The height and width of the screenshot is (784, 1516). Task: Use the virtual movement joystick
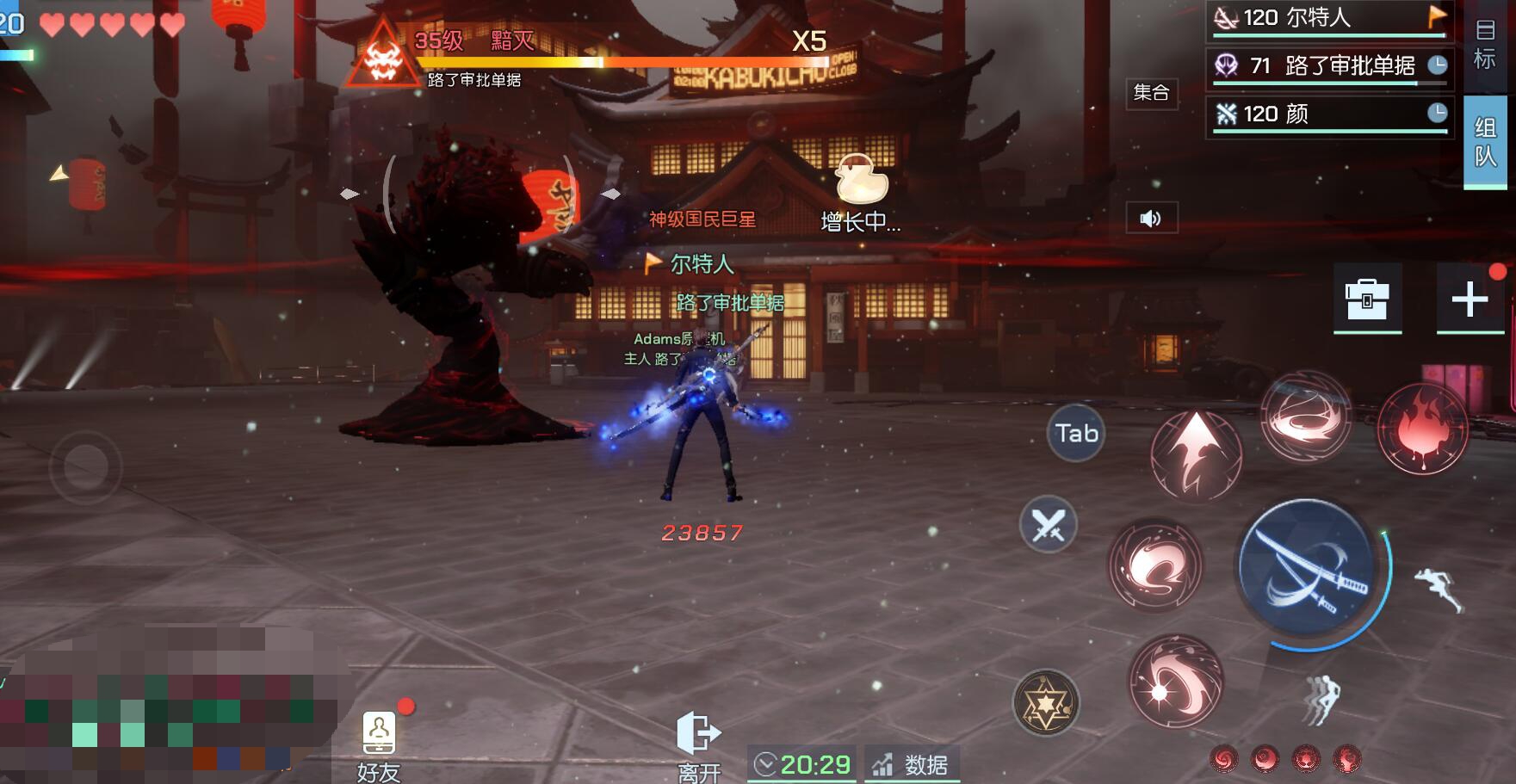(85, 467)
